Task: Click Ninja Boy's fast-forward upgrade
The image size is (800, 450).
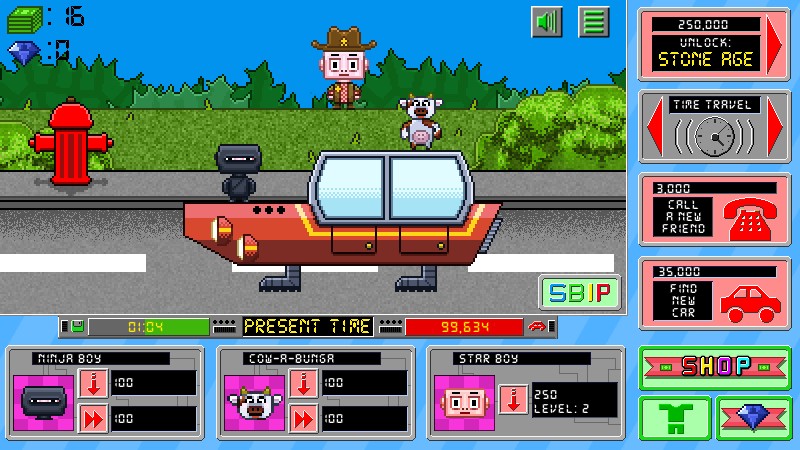Action: click(x=92, y=418)
